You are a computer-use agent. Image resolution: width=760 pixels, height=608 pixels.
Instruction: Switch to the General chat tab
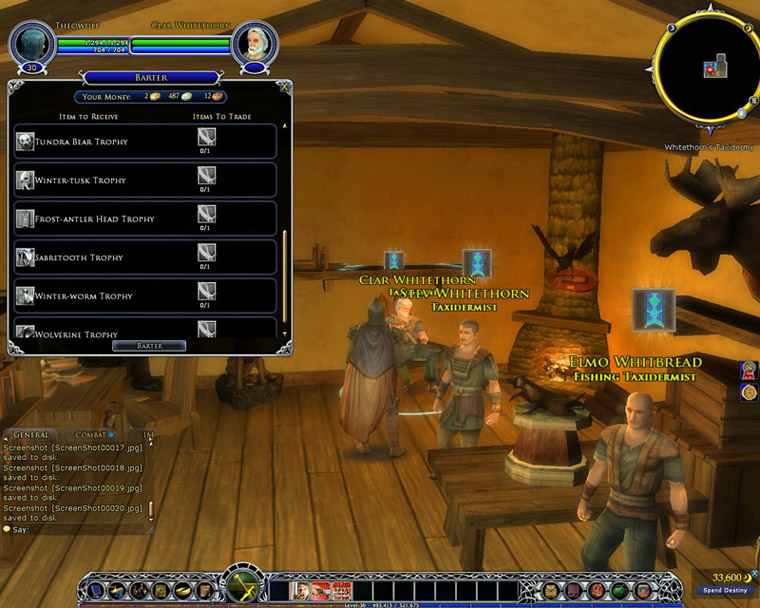click(x=31, y=435)
